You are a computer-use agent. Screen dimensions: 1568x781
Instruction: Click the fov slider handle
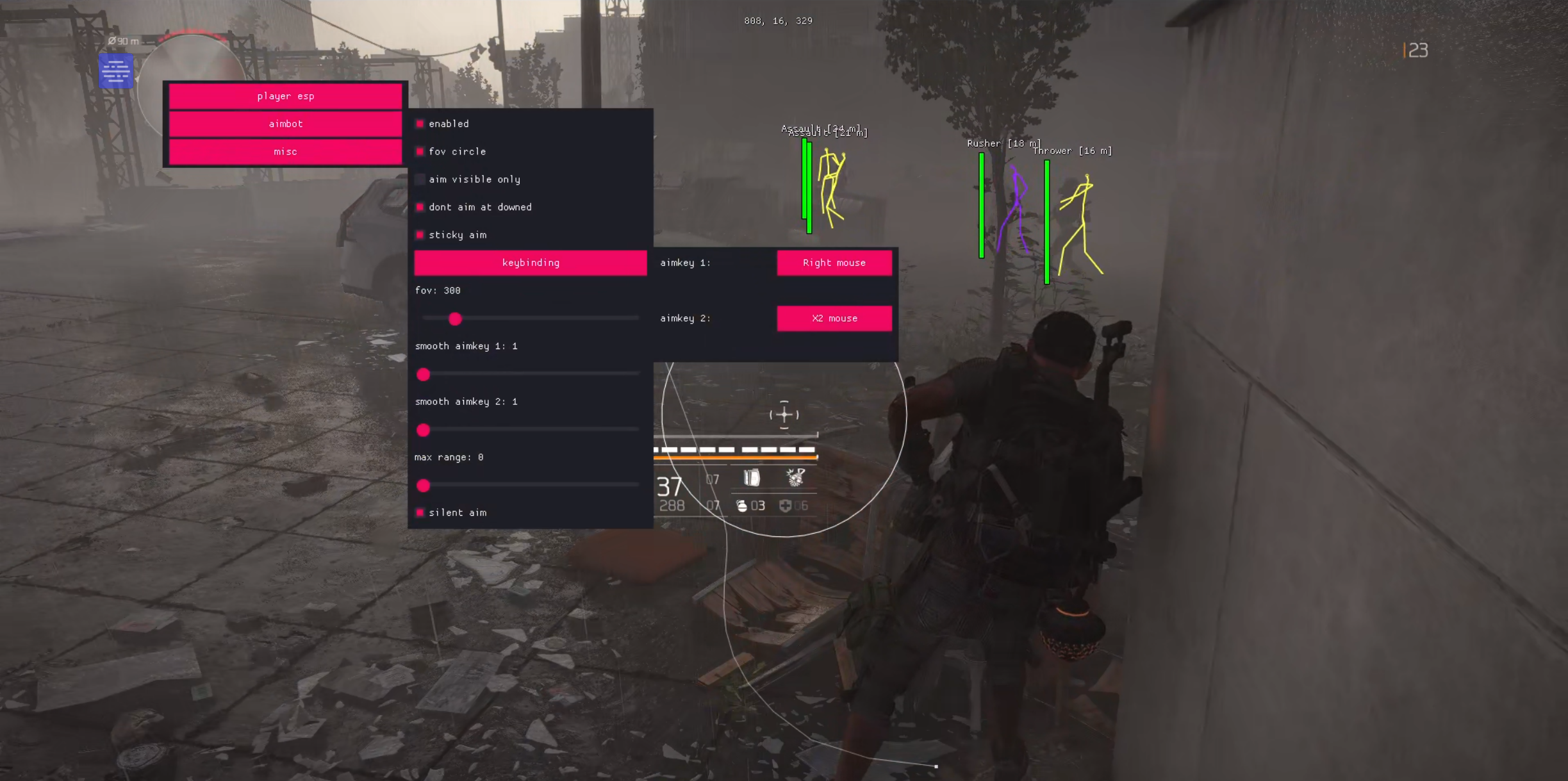(455, 318)
